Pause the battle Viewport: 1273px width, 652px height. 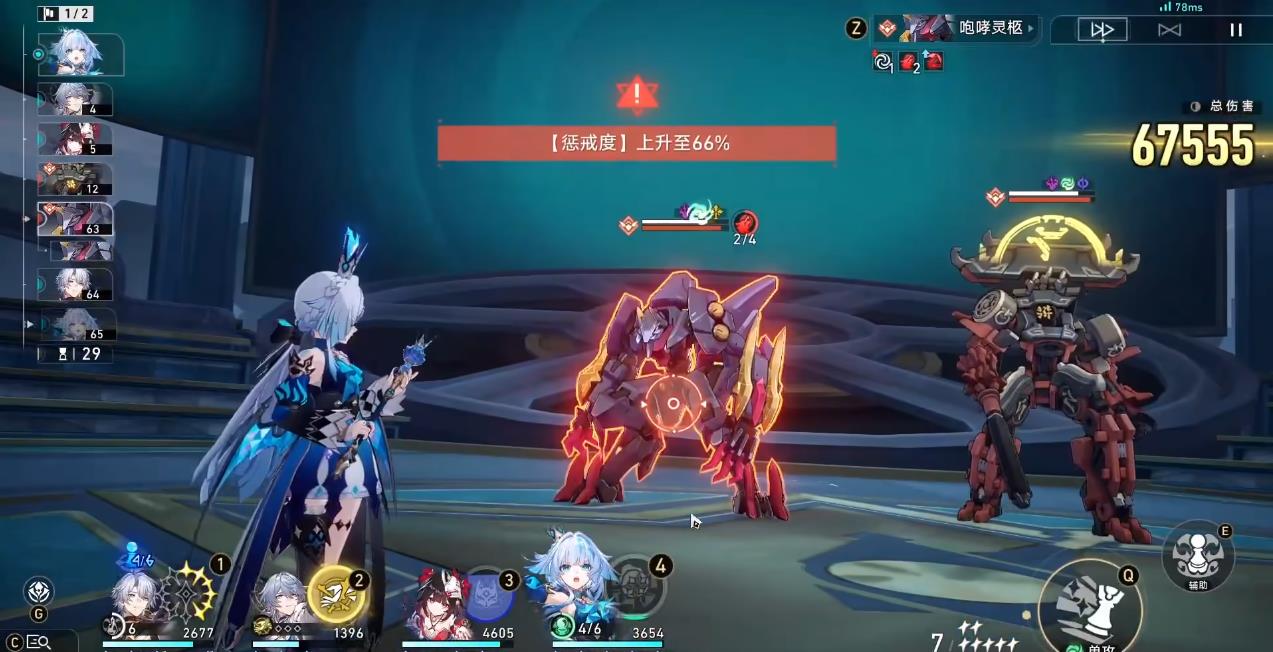[1236, 30]
